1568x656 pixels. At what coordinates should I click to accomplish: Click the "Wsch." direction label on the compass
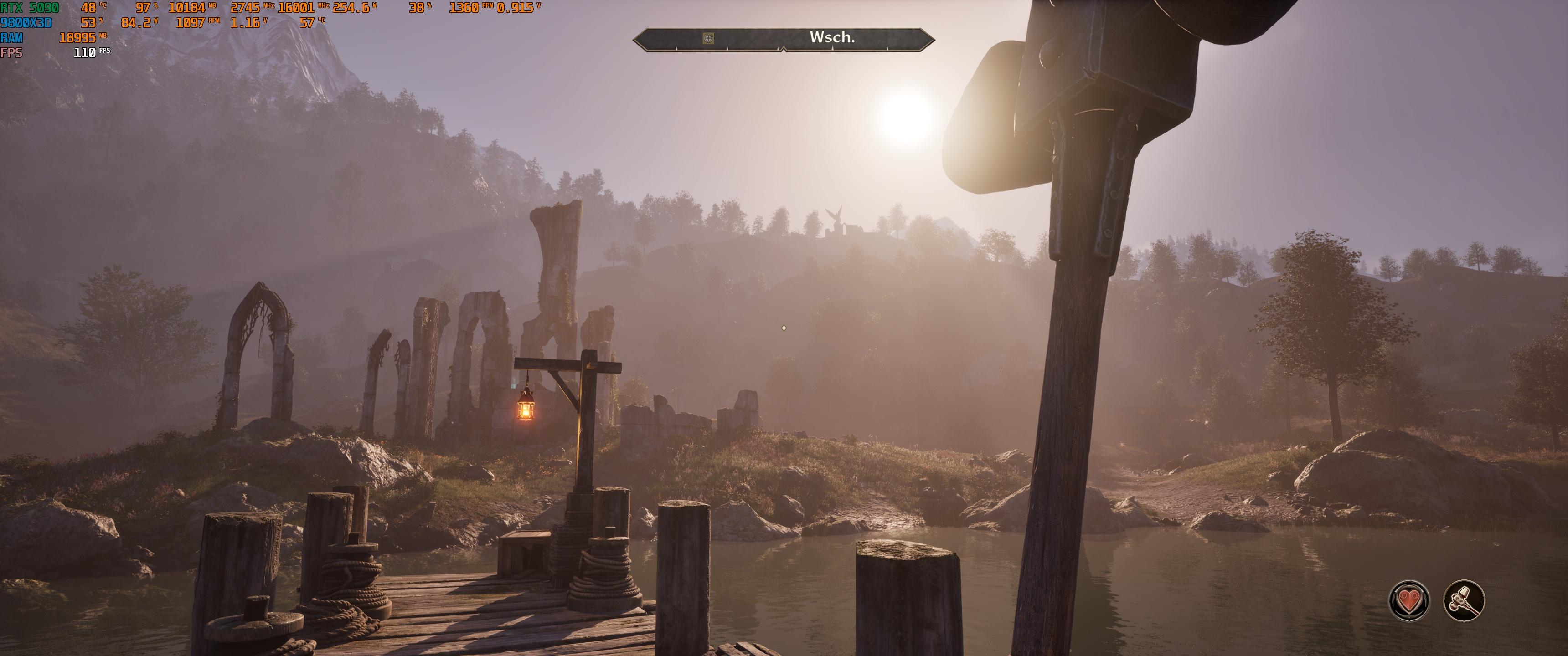pos(831,37)
